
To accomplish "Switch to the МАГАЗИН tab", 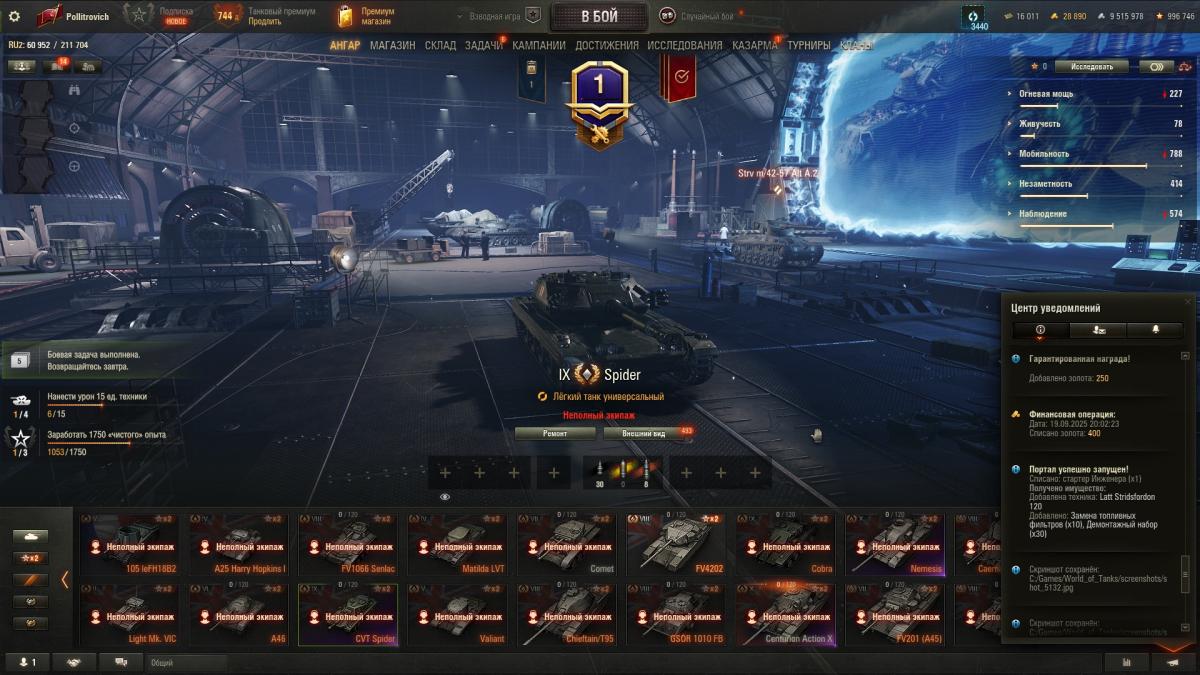I will click(392, 45).
